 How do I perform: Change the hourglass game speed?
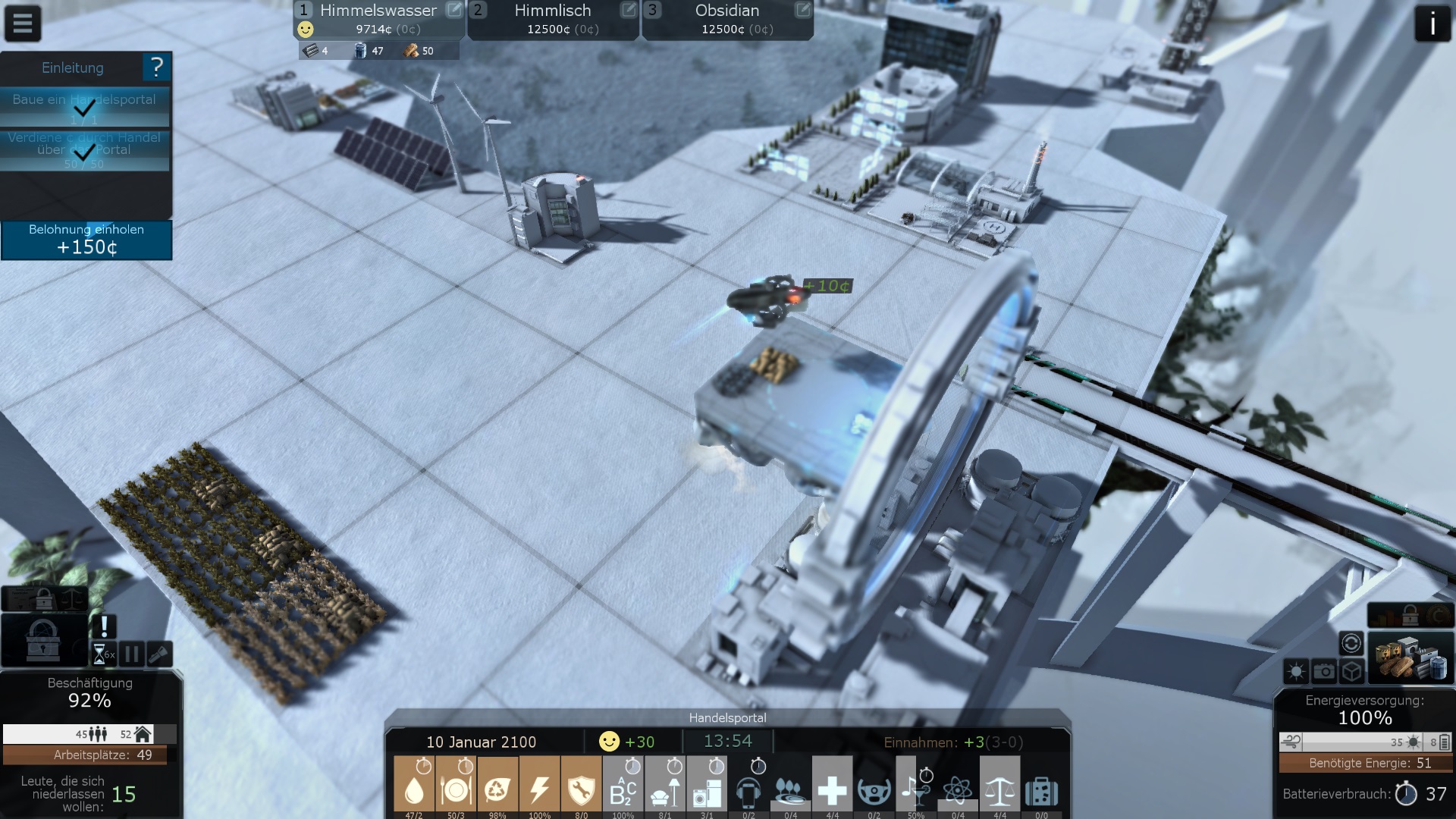pyautogui.click(x=101, y=654)
